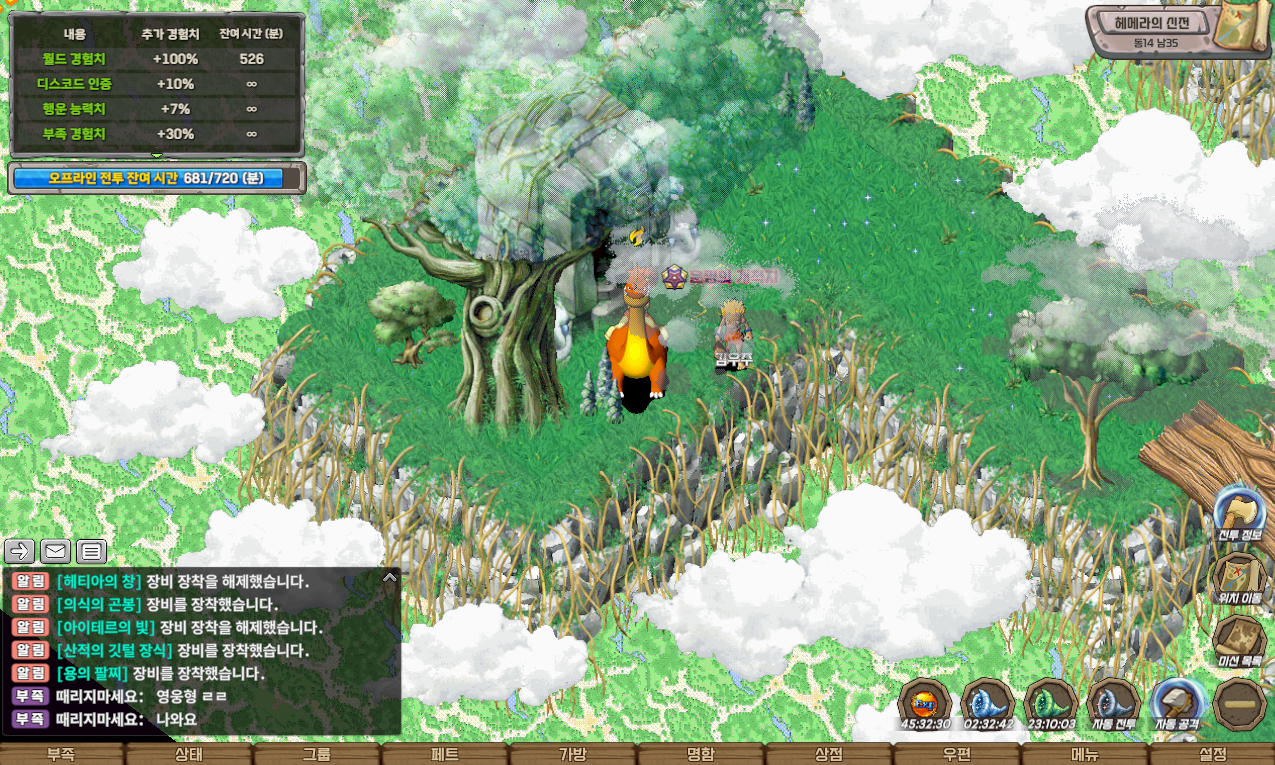The image size is (1275, 765).
Task: Click the envelope button above chat
Action: tap(55, 551)
